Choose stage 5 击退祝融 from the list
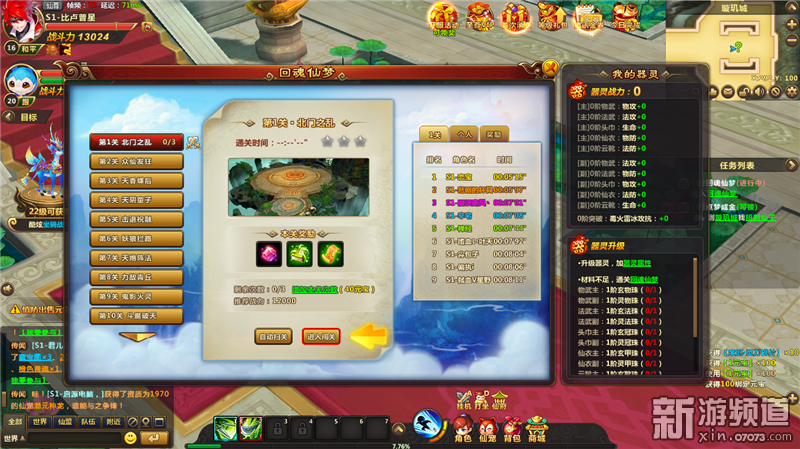This screenshot has width=800, height=449. coord(136,219)
